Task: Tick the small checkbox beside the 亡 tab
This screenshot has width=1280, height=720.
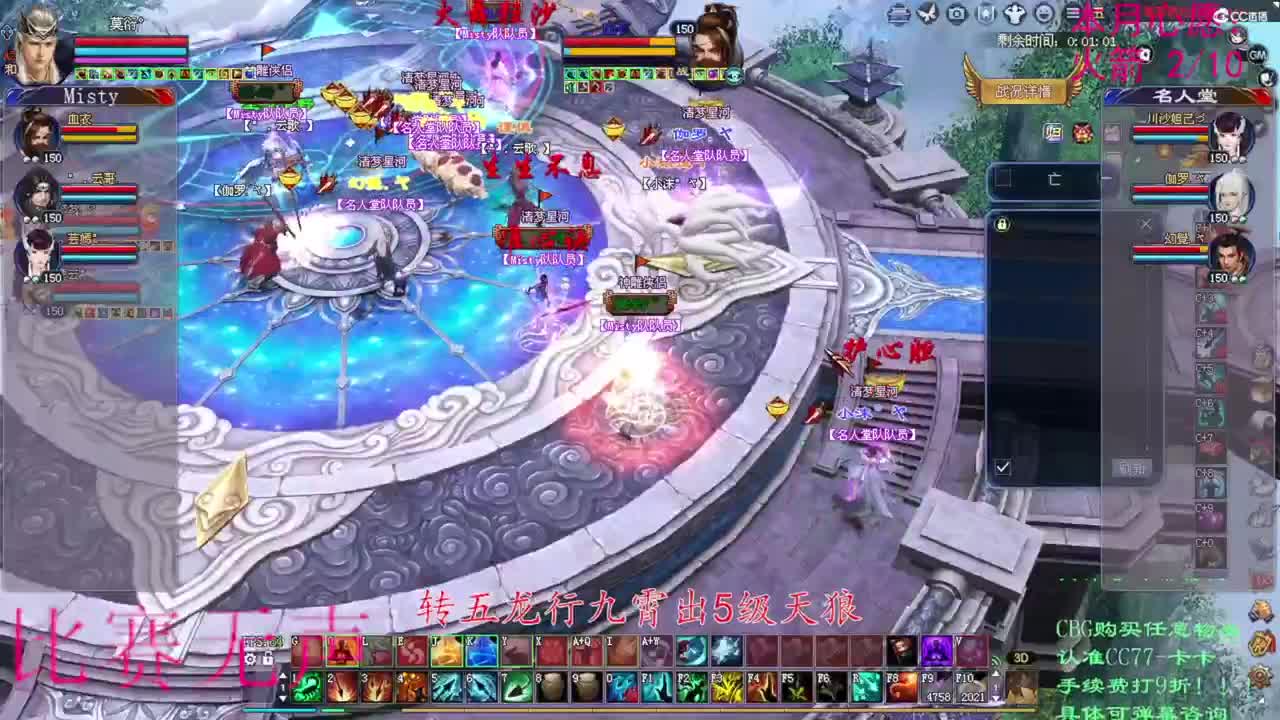Action: click(x=1005, y=178)
